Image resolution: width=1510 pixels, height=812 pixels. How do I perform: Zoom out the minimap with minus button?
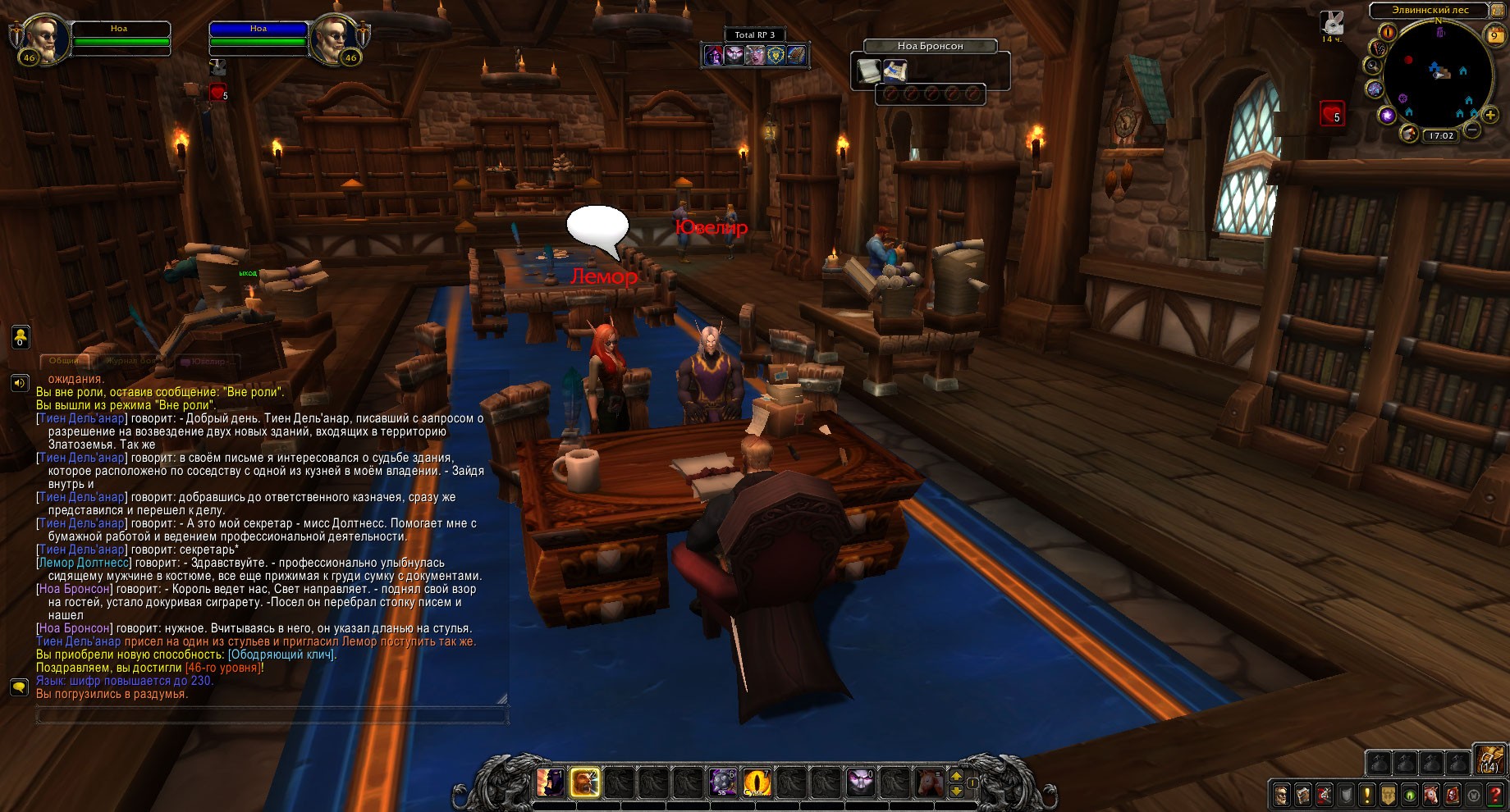[x=1472, y=130]
